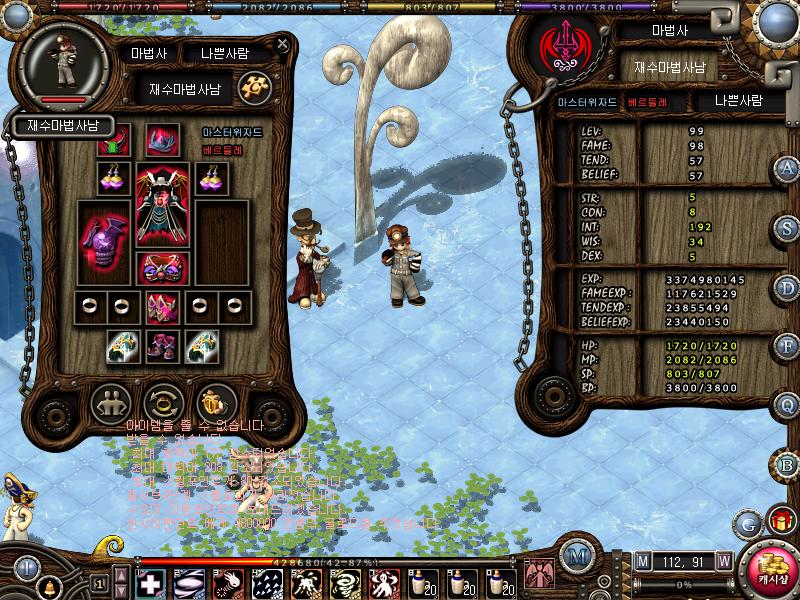Click the round A side button
This screenshot has height=600, width=800.
click(x=788, y=168)
